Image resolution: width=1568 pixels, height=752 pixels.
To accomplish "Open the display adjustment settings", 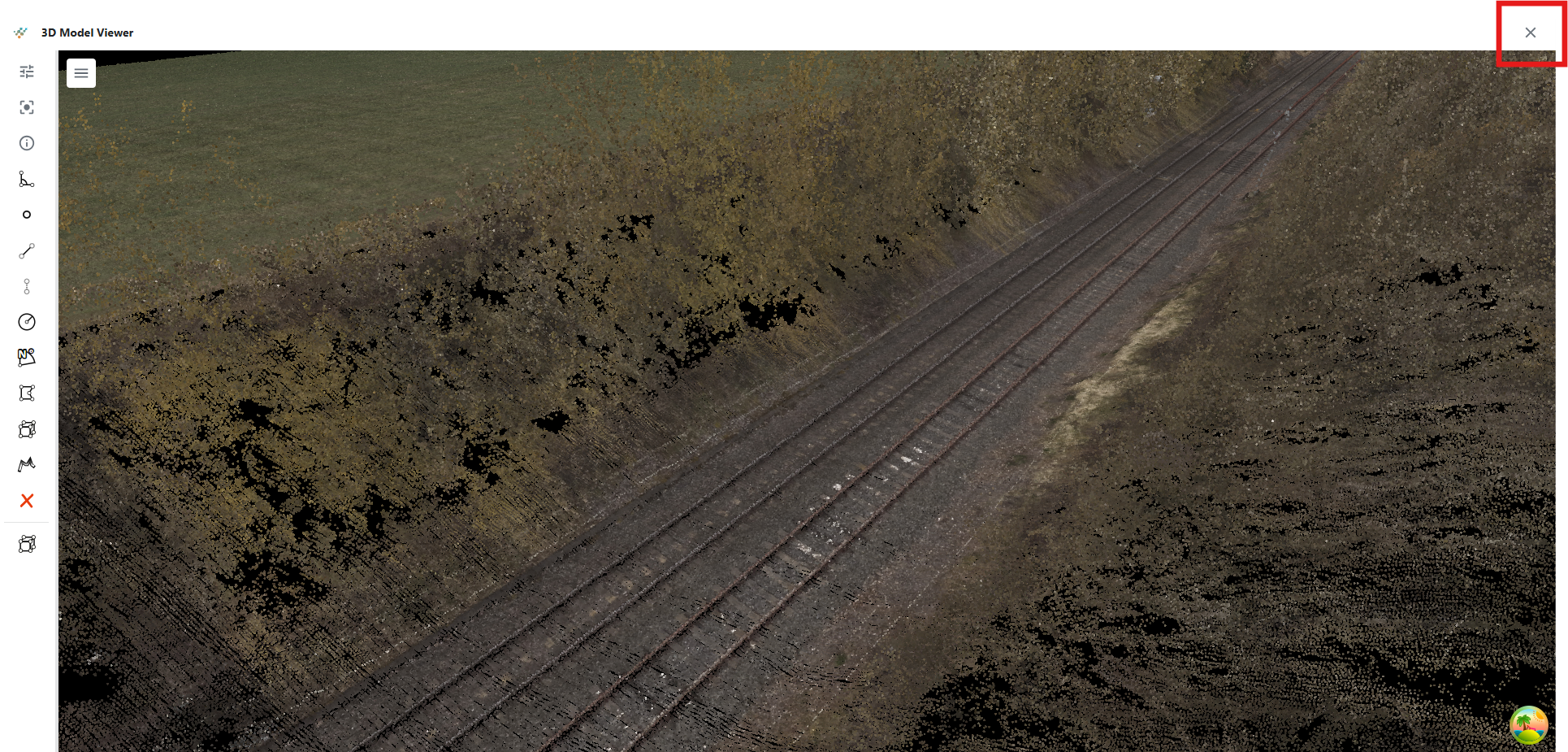I will pyautogui.click(x=26, y=72).
